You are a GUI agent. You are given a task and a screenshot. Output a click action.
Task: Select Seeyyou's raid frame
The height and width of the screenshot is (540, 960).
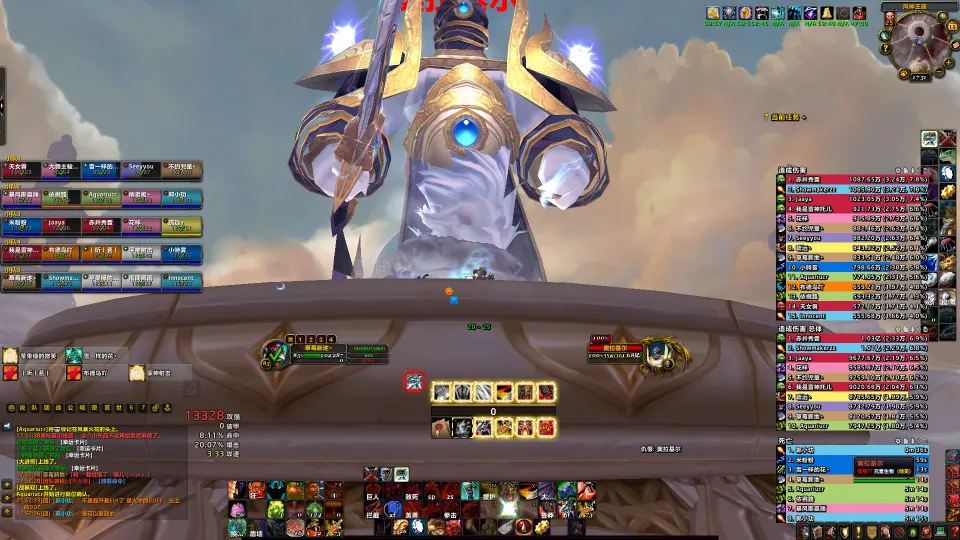(x=141, y=170)
